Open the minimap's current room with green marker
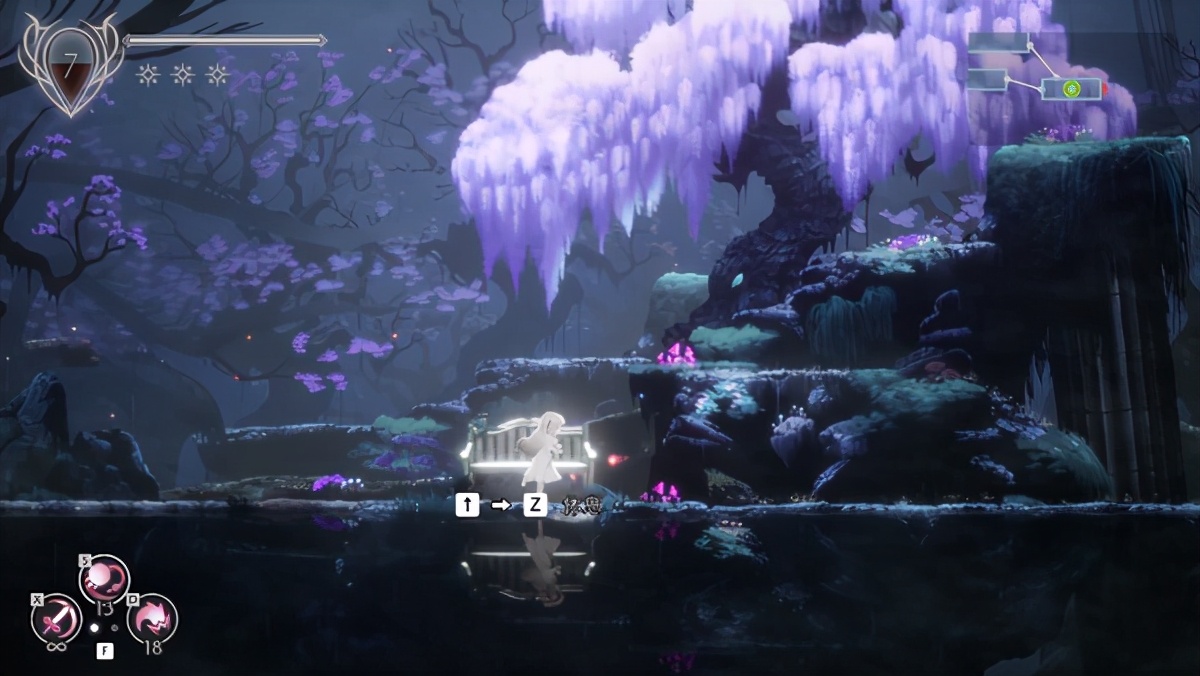The width and height of the screenshot is (1200, 676). 1071,89
